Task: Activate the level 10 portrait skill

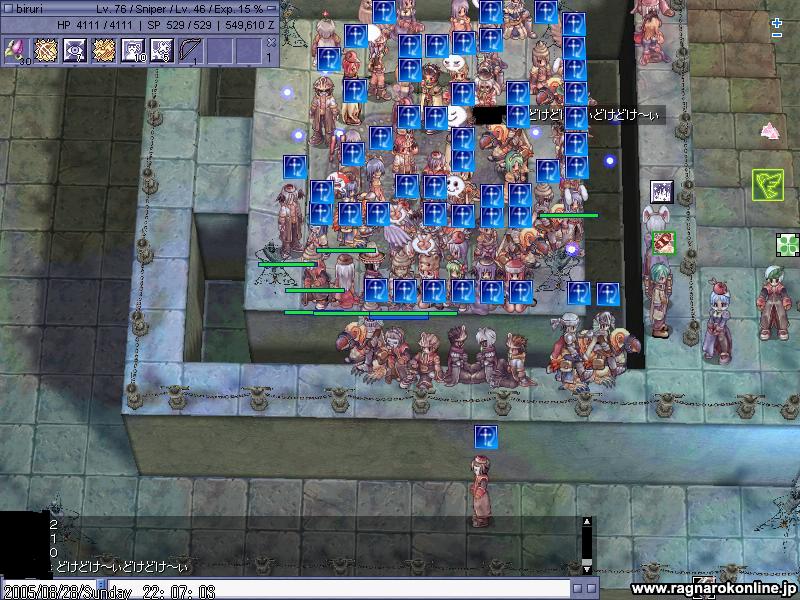Action: tap(133, 50)
